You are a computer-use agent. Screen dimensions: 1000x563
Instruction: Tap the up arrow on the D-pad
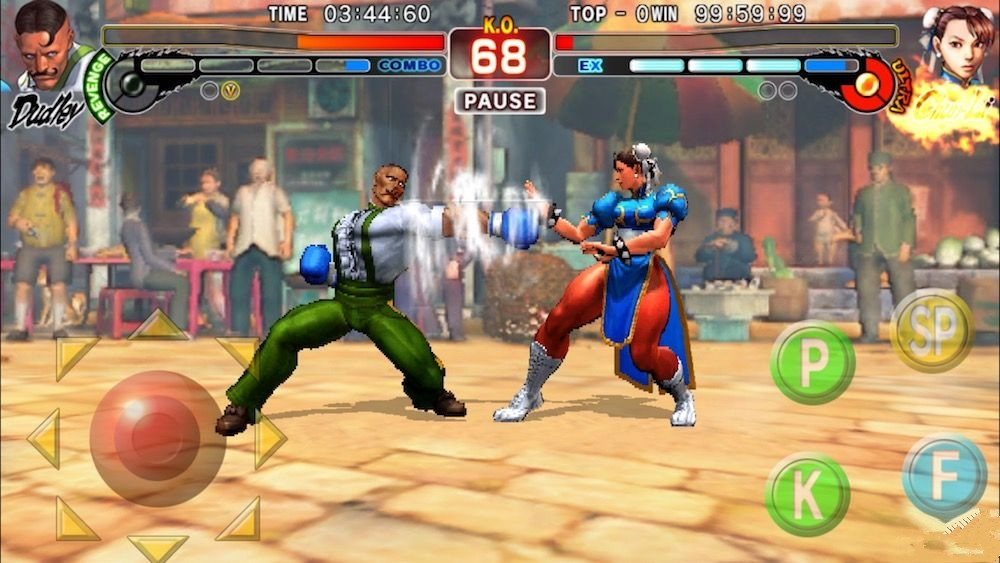(x=158, y=325)
